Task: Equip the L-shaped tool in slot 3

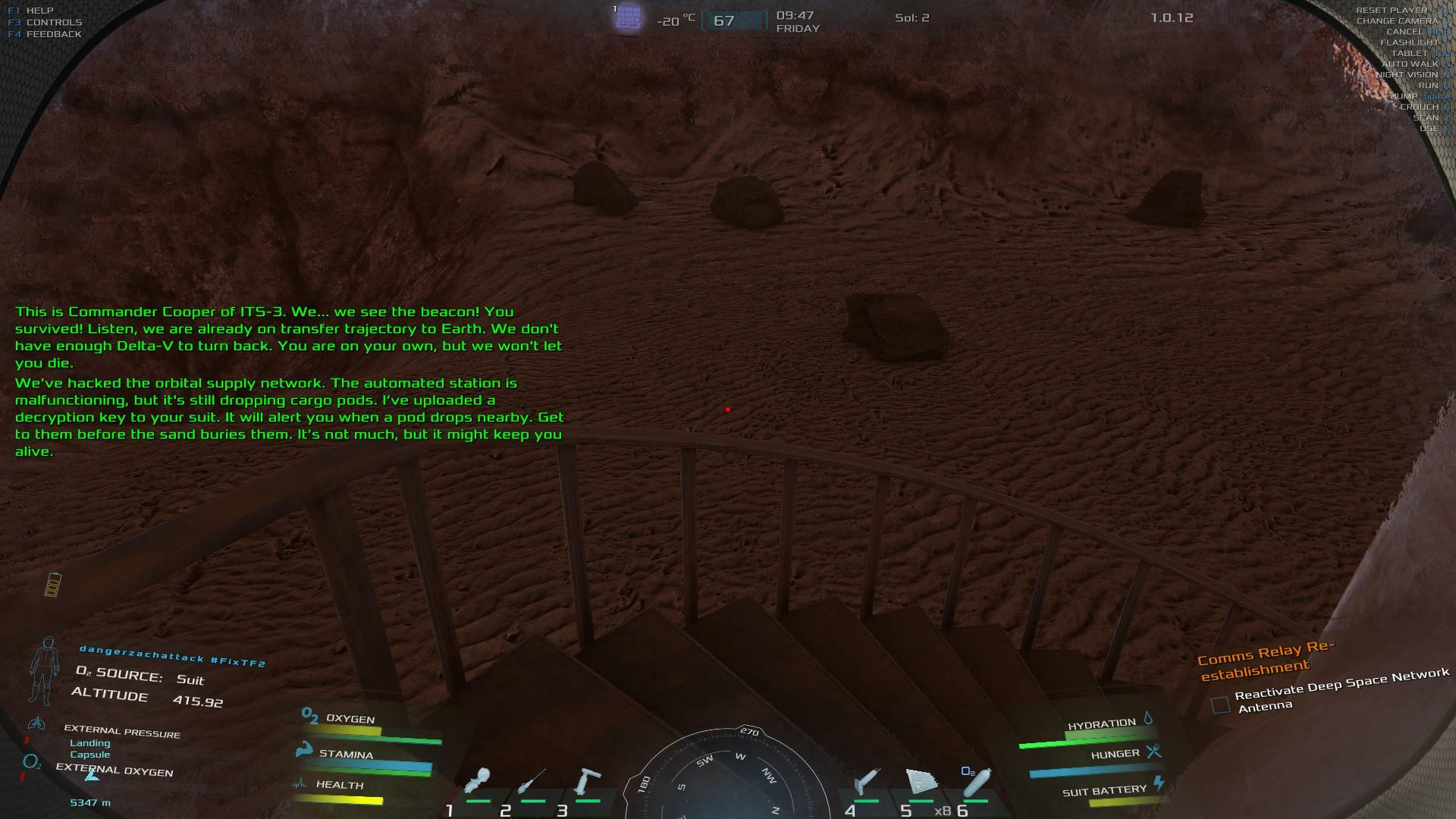Action: tap(588, 781)
